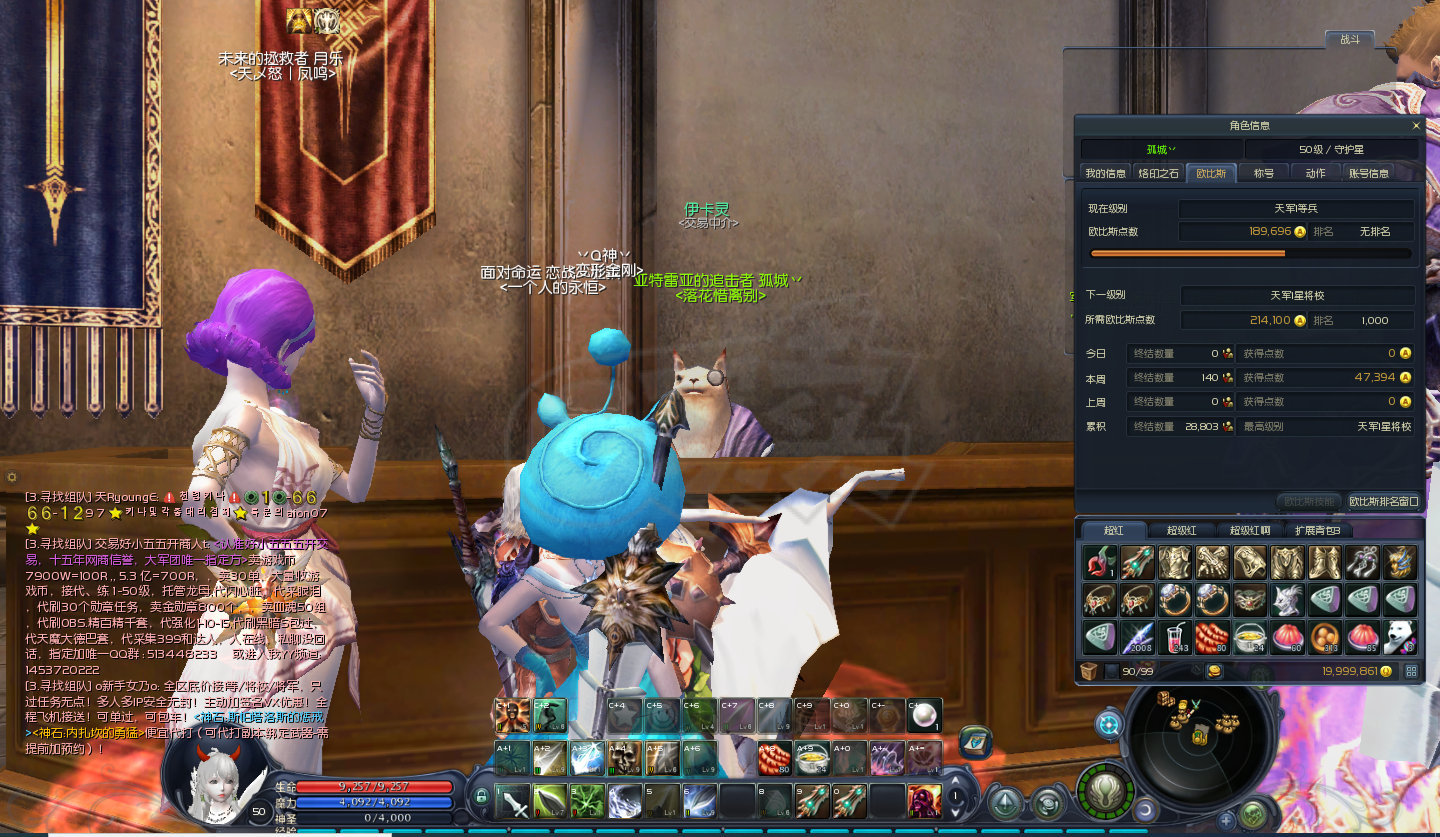Open the 扩展背包3 inventory tab
This screenshot has width=1440, height=837.
(x=1324, y=530)
